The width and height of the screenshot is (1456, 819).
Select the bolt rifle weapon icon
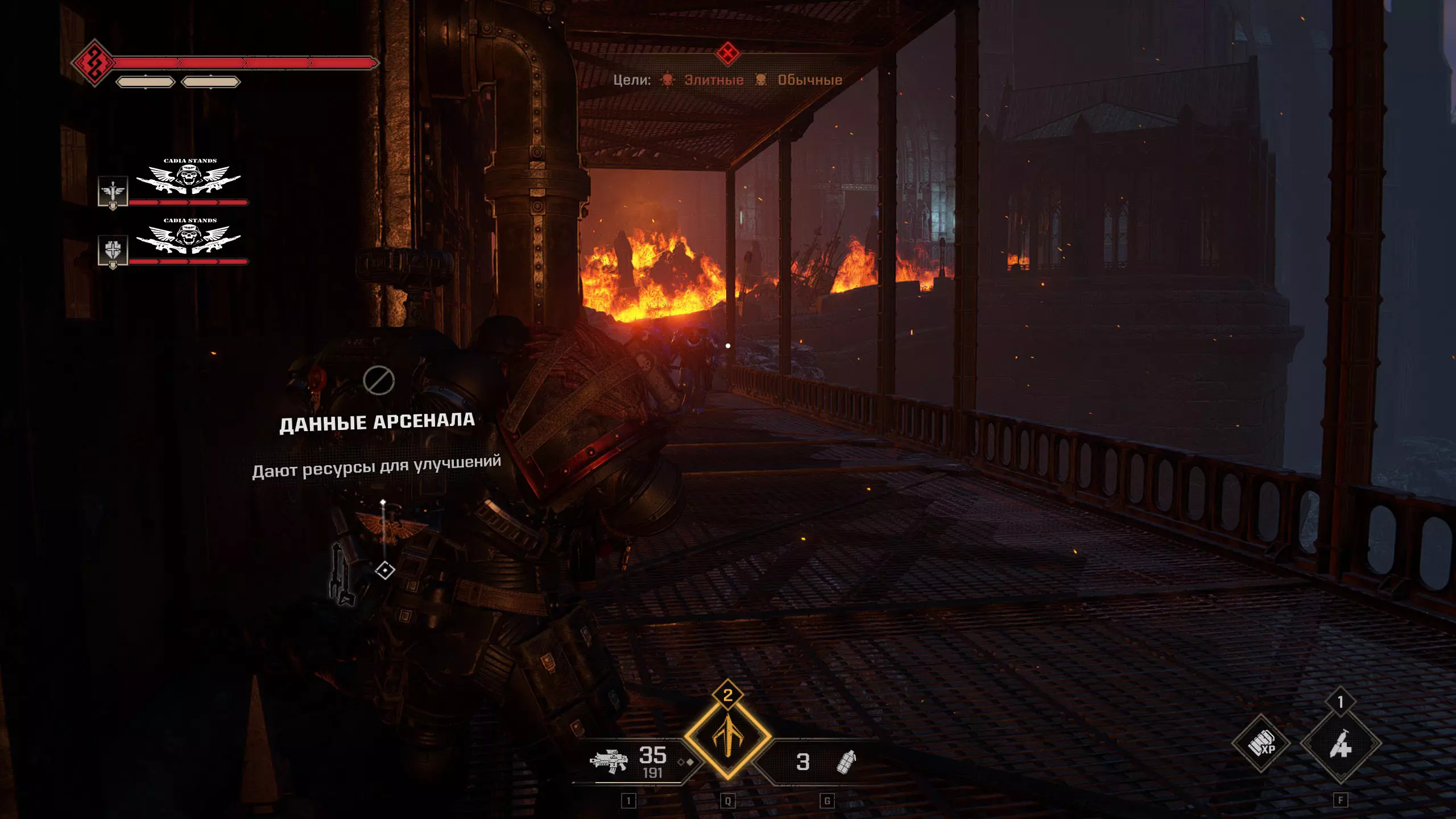point(609,761)
